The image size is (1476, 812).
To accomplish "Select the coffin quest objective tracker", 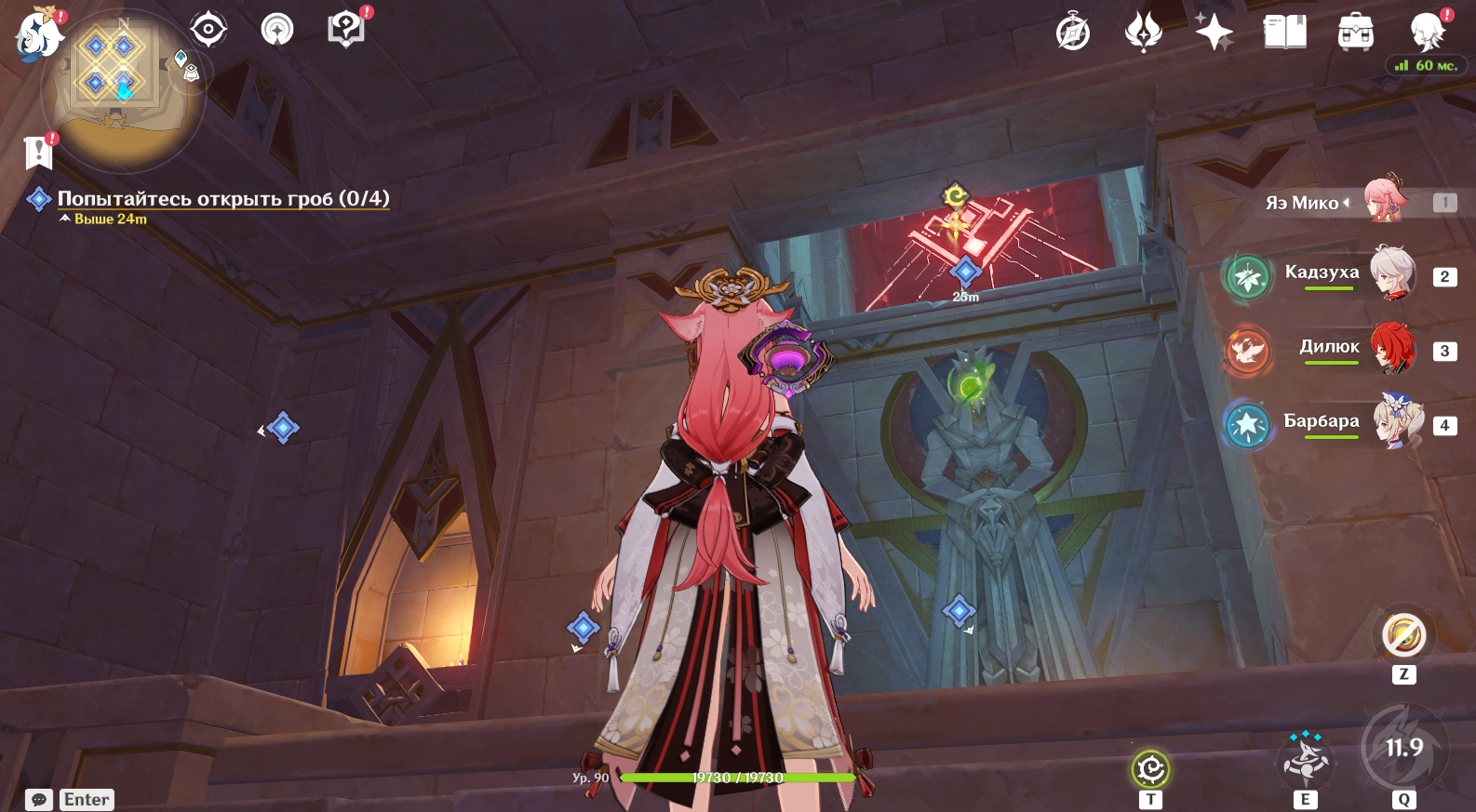I will (x=223, y=198).
